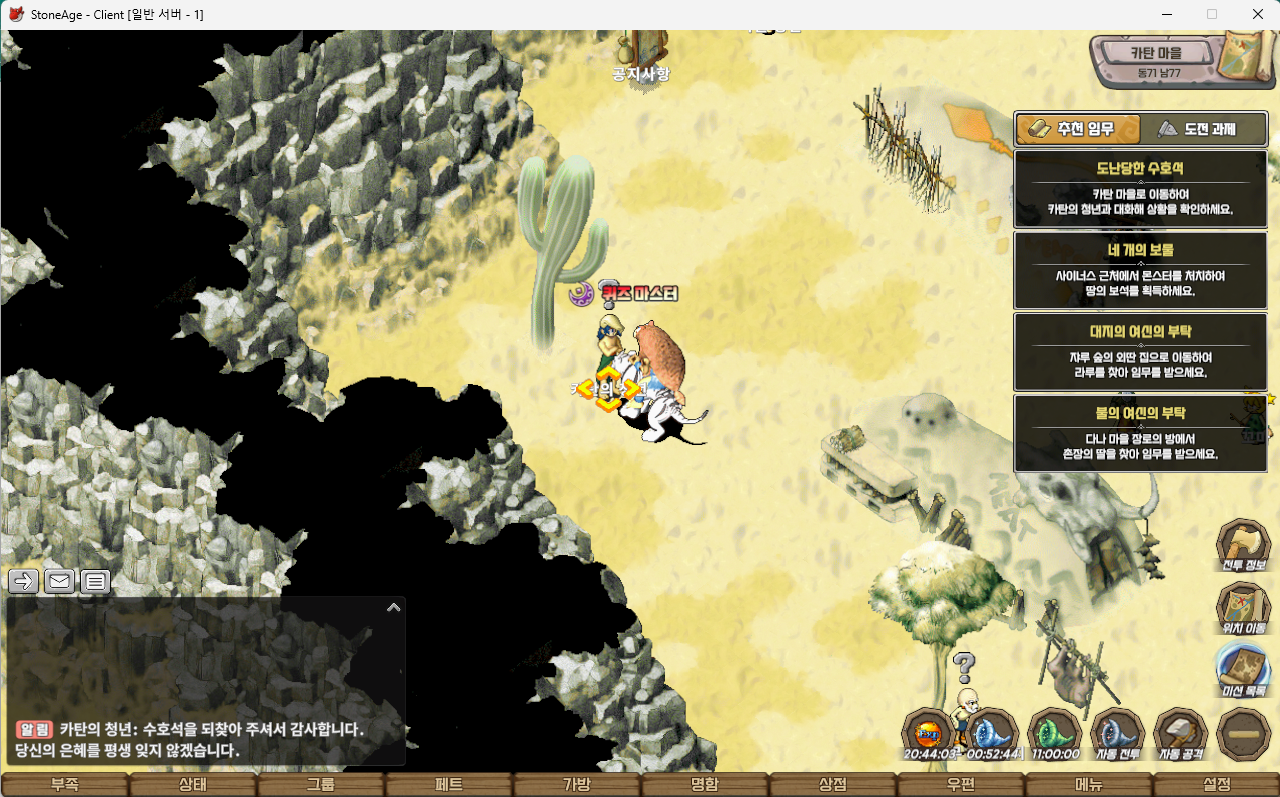This screenshot has height=797, width=1280.
Task: Select the 추천 임무 tab
Action: 1079,129
